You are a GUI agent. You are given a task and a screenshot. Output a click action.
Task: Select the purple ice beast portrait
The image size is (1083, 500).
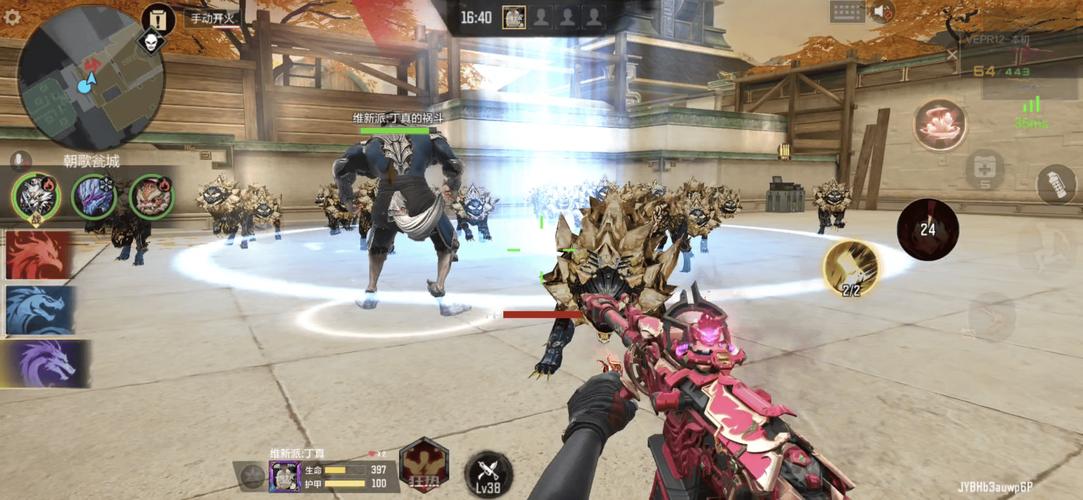[93, 196]
